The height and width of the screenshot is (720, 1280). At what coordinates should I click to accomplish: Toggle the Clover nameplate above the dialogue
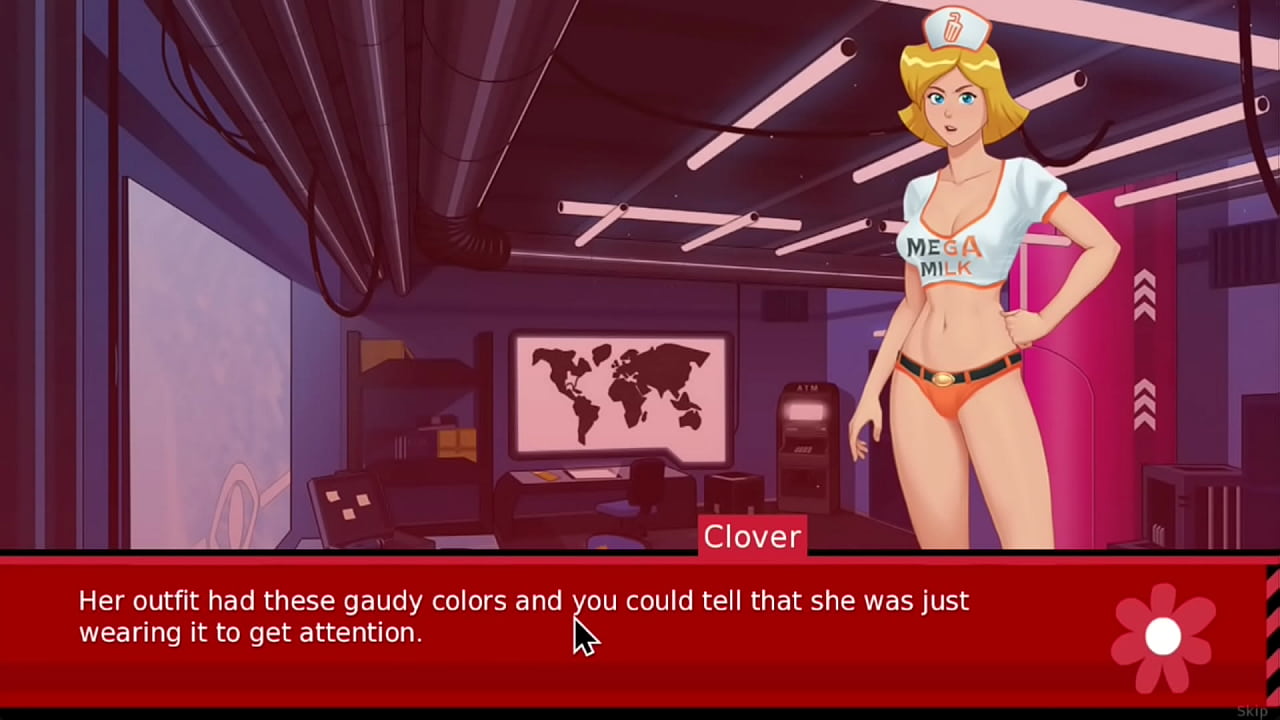[x=752, y=537]
